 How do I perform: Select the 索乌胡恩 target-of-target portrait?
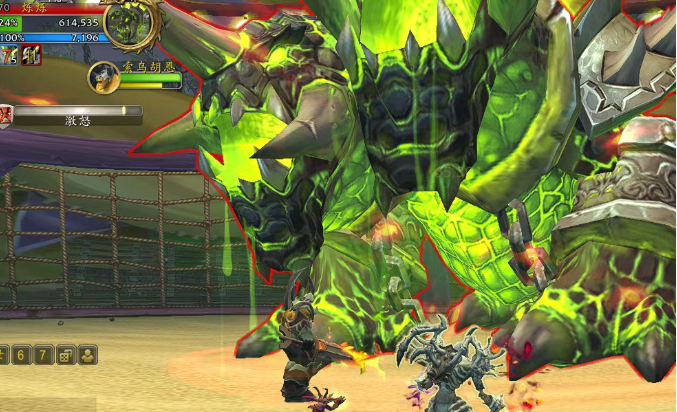103,76
